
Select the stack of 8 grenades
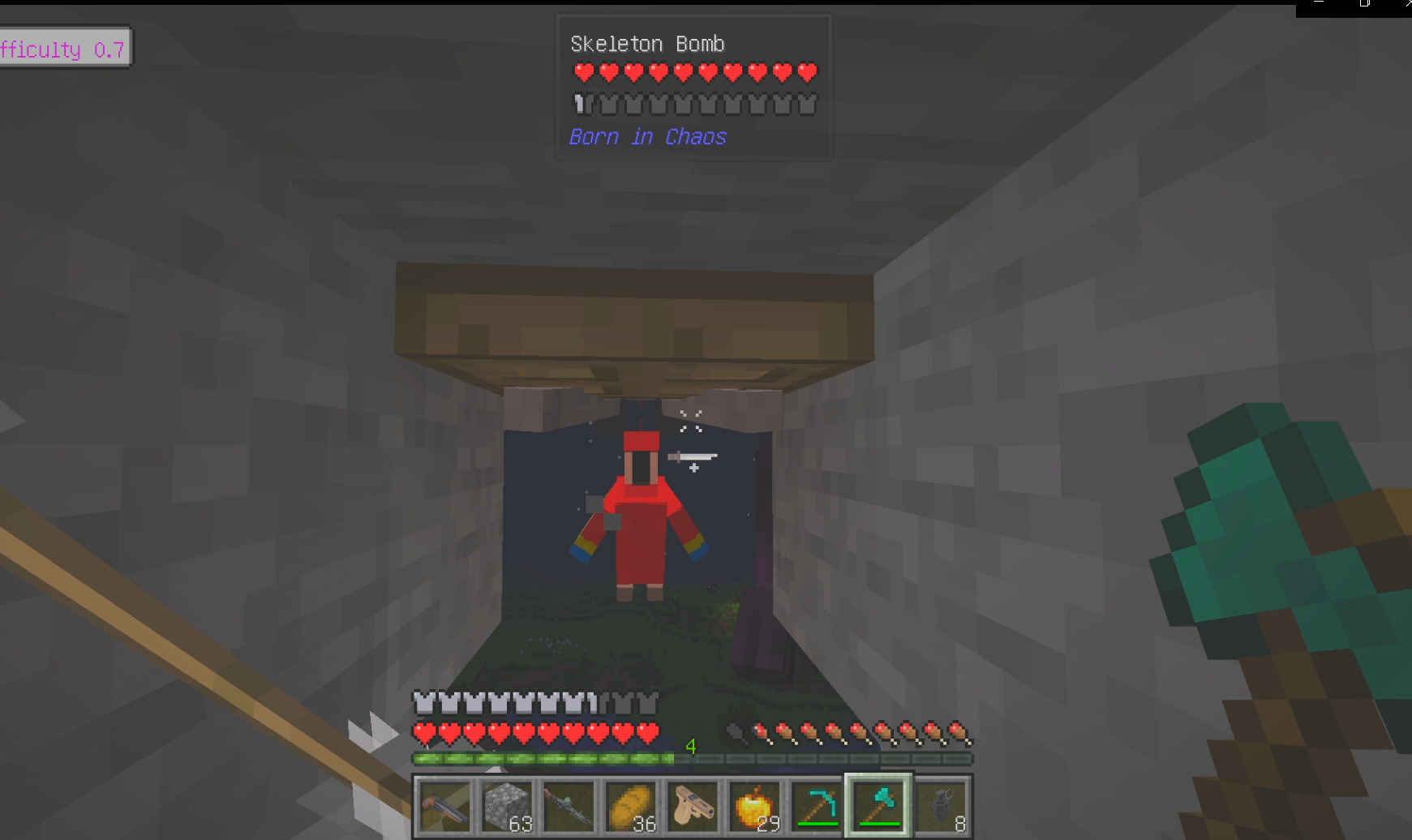(941, 807)
